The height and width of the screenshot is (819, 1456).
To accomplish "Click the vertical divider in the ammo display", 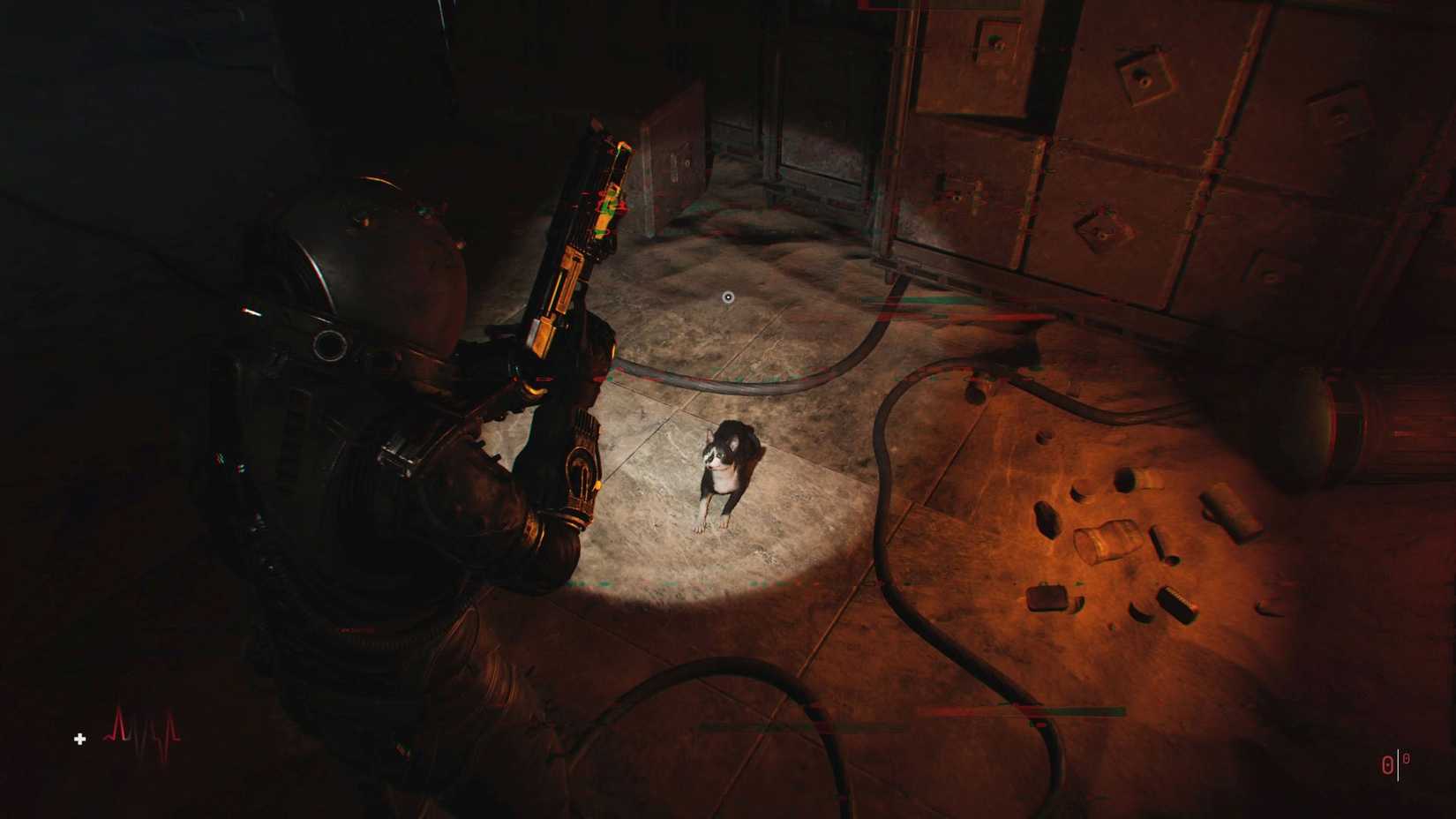I will click(x=1397, y=763).
